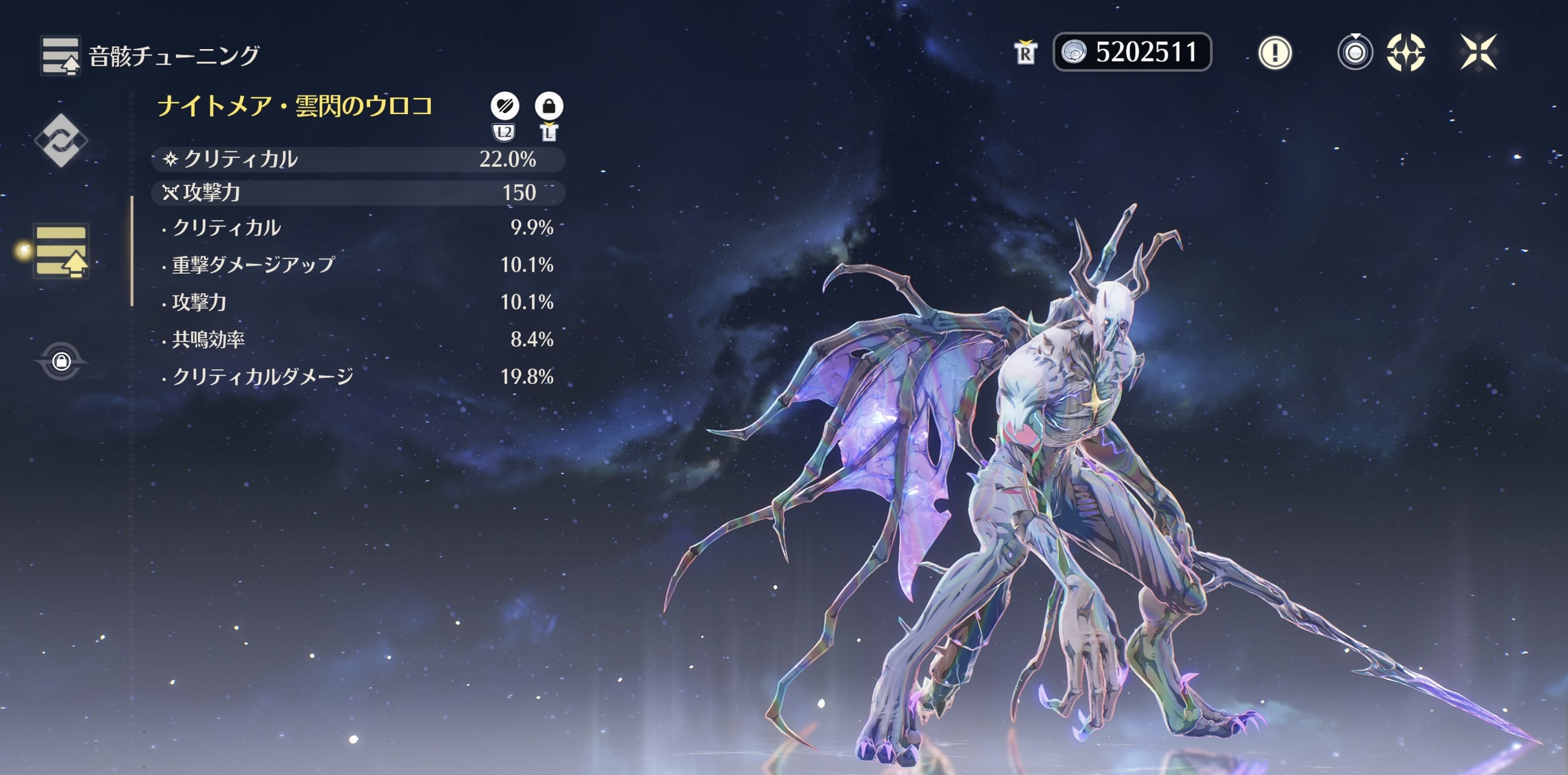Select the locked circular tab

pyautogui.click(x=61, y=361)
